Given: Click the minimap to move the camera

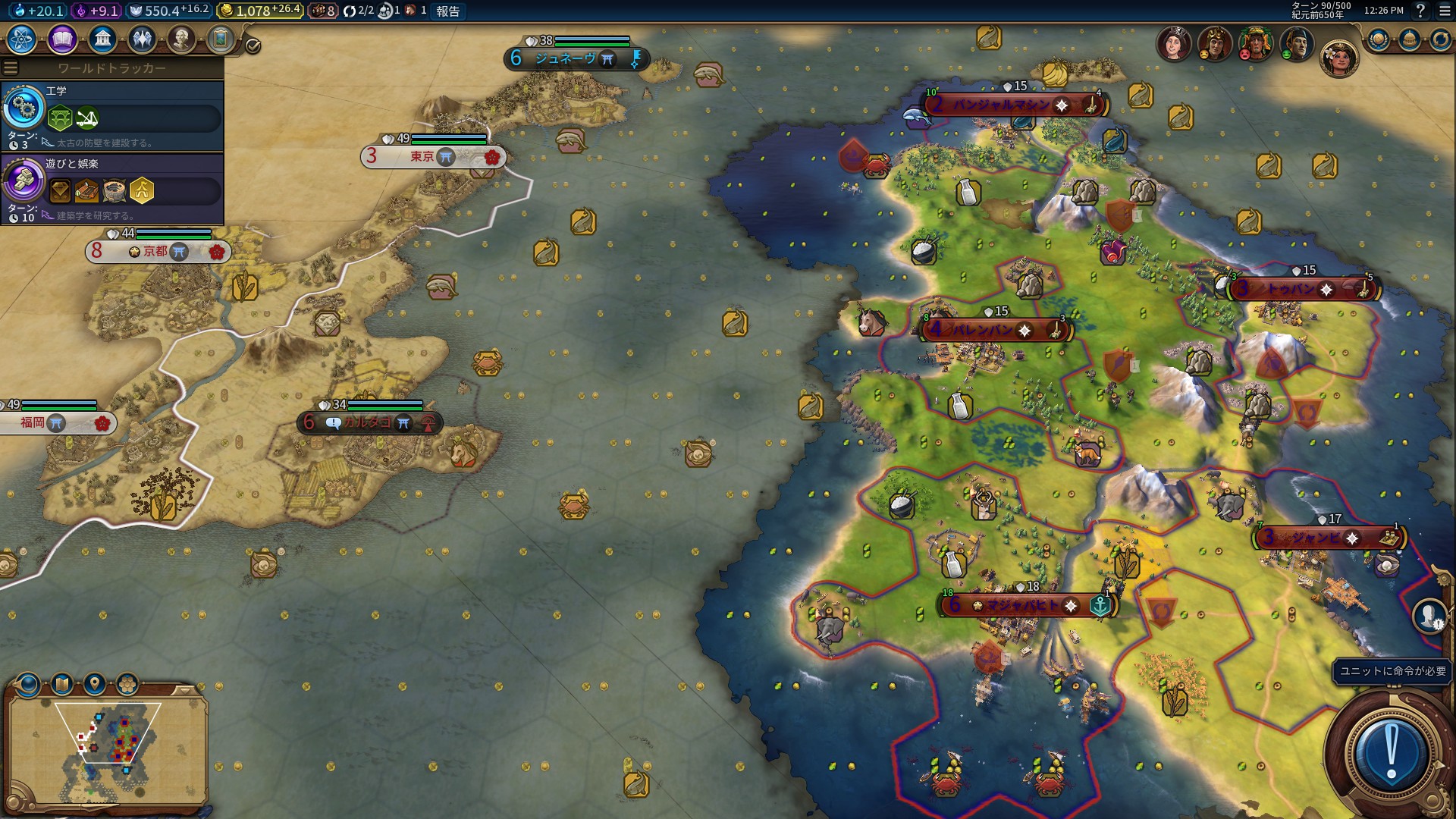Looking at the screenshot, I should (x=106, y=751).
